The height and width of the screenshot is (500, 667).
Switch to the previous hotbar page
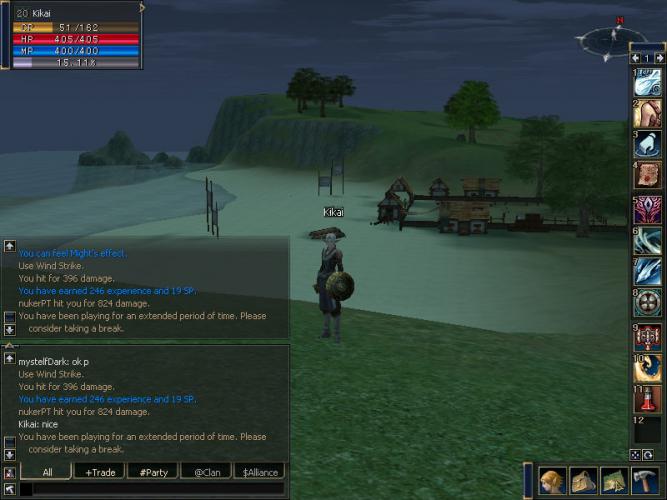coord(636,59)
